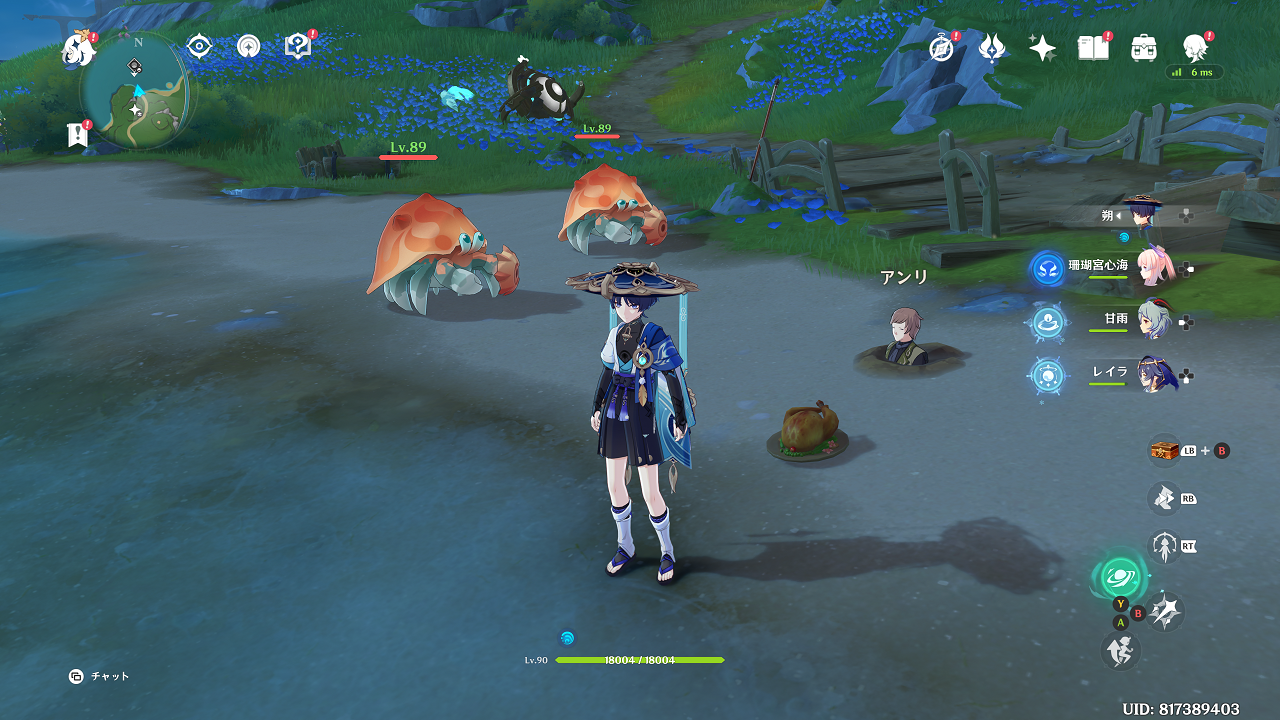
Task: Open the backpack inventory
Action: tap(1143, 47)
